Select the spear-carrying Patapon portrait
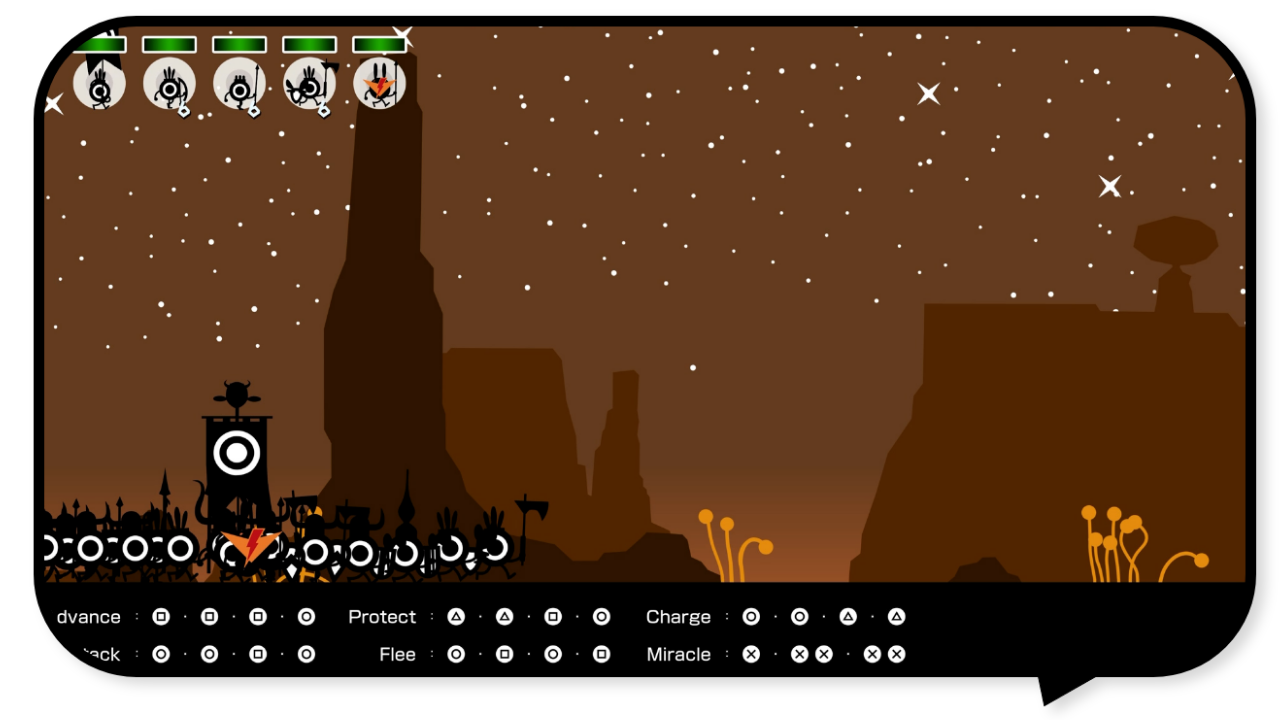The width and height of the screenshot is (1280, 720). 238,85
